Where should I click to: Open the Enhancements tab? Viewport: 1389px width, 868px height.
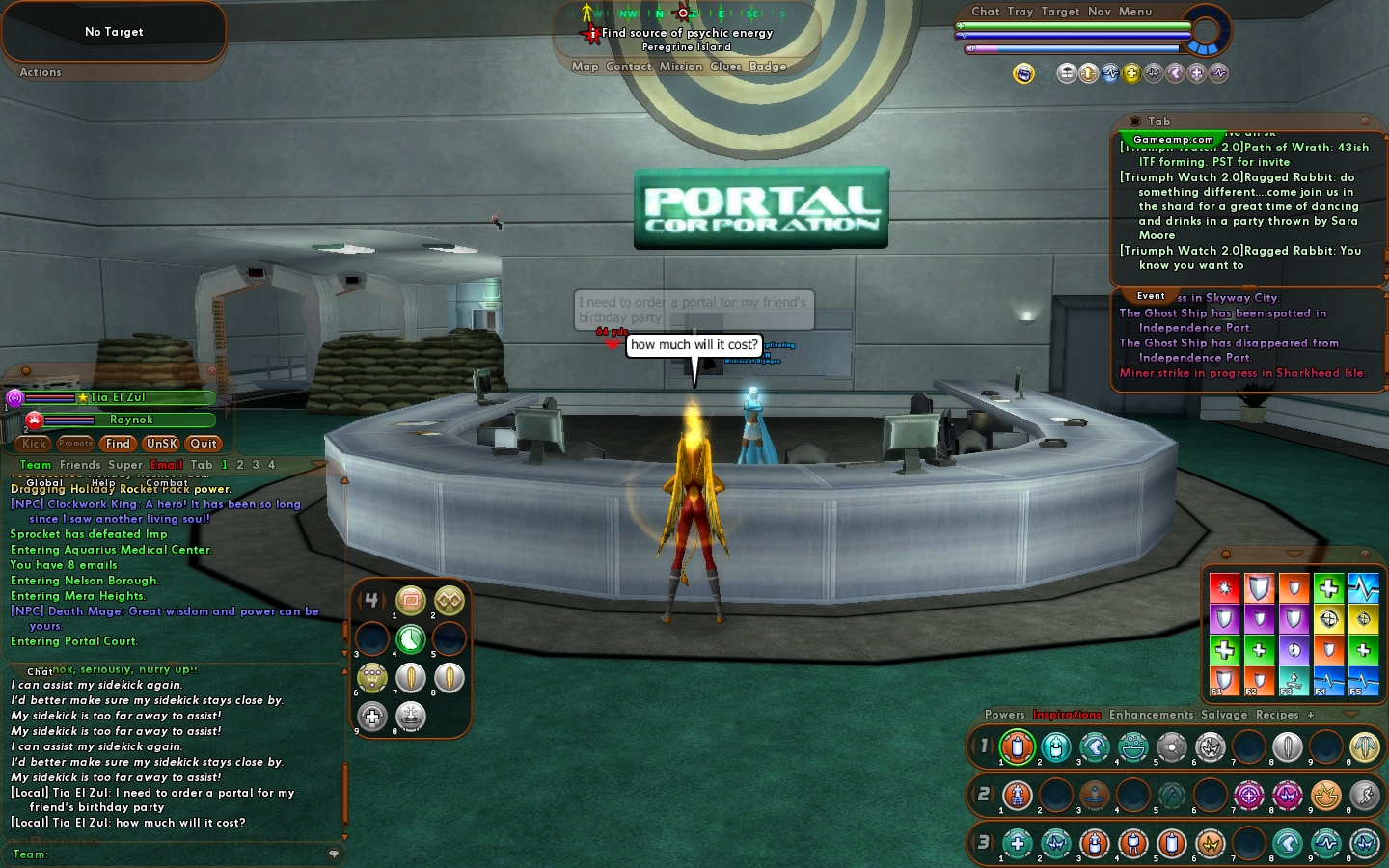point(1151,715)
